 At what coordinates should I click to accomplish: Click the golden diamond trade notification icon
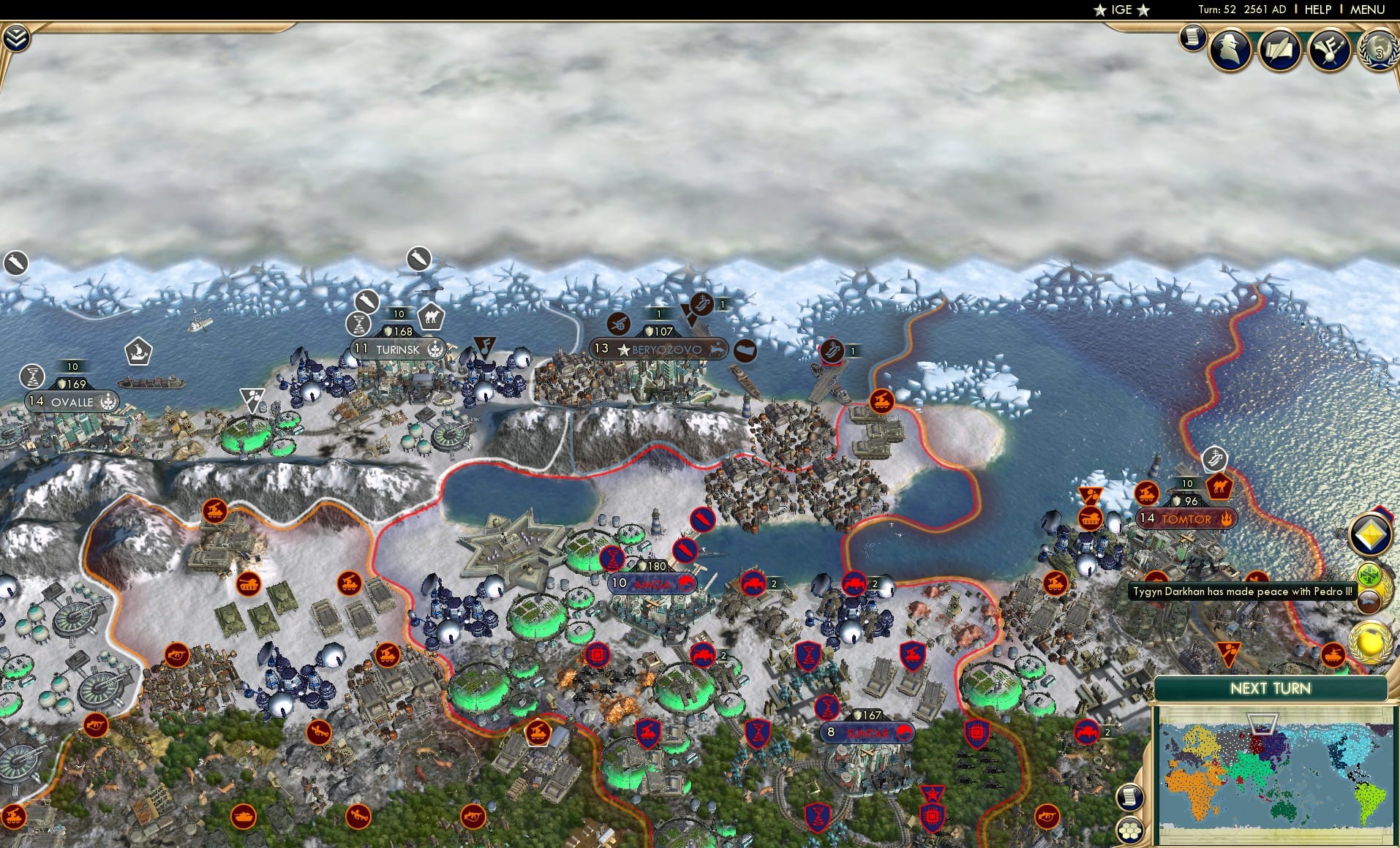click(1372, 534)
